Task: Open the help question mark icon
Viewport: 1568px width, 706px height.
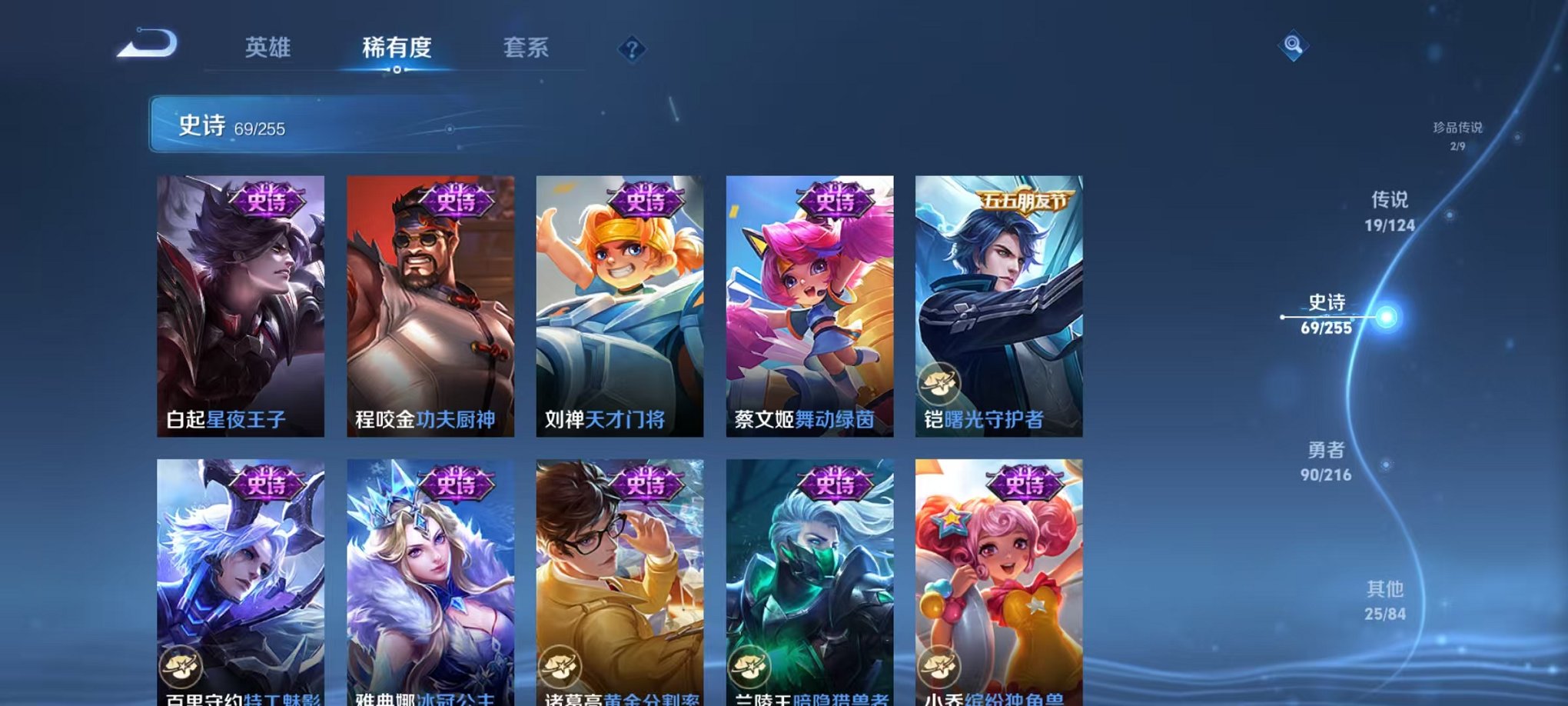Action: coord(632,49)
